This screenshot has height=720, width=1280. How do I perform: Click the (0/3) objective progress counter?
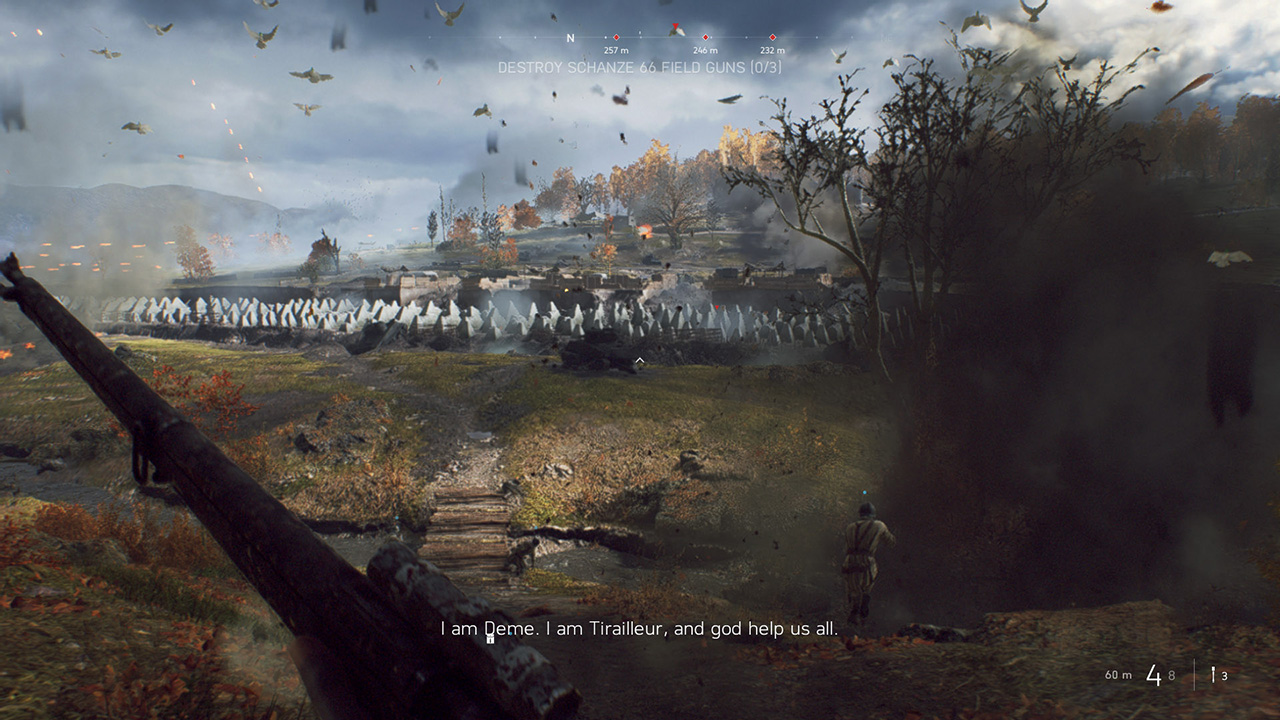point(764,68)
